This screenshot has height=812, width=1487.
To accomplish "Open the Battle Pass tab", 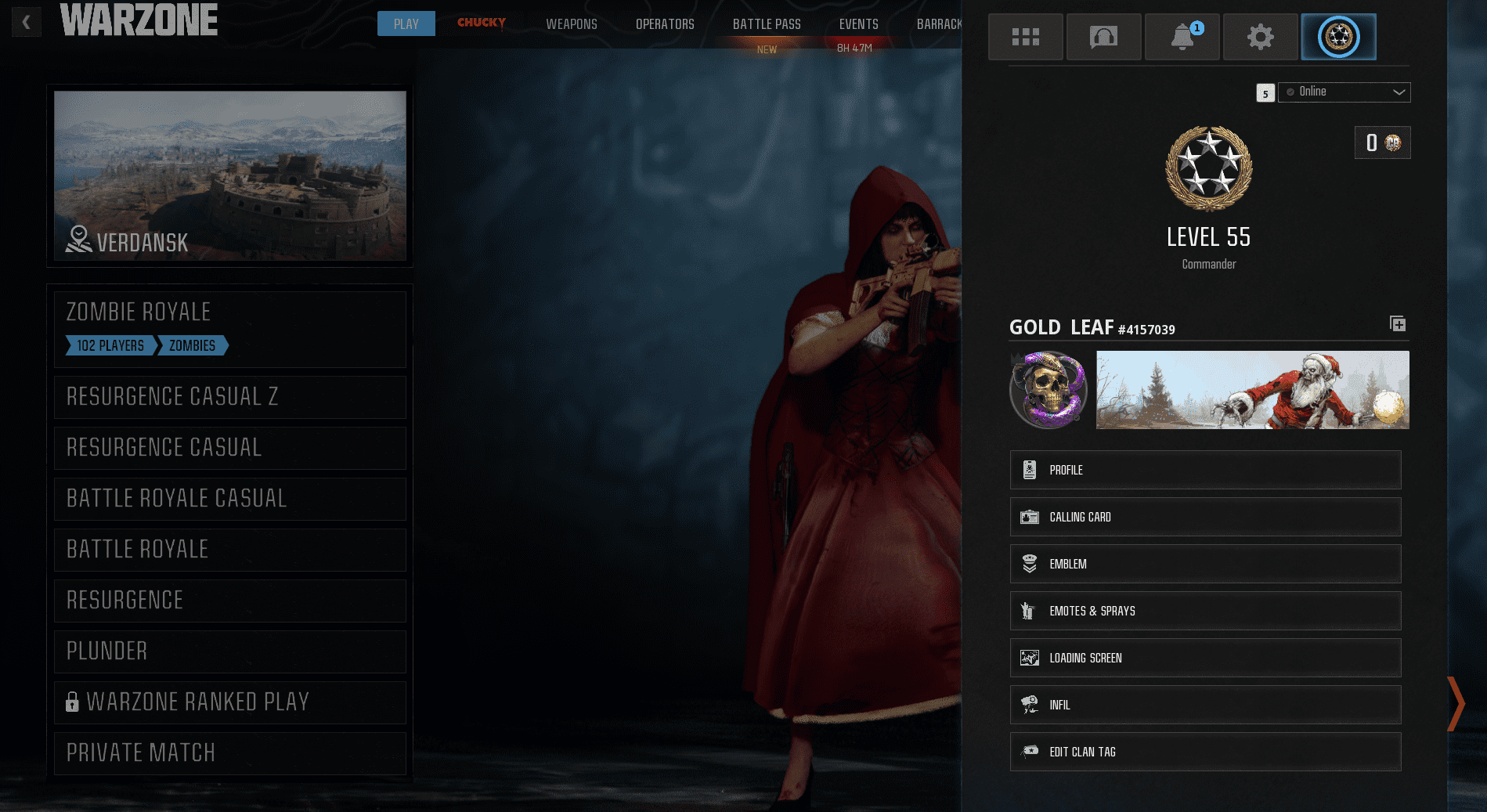I will pyautogui.click(x=767, y=23).
